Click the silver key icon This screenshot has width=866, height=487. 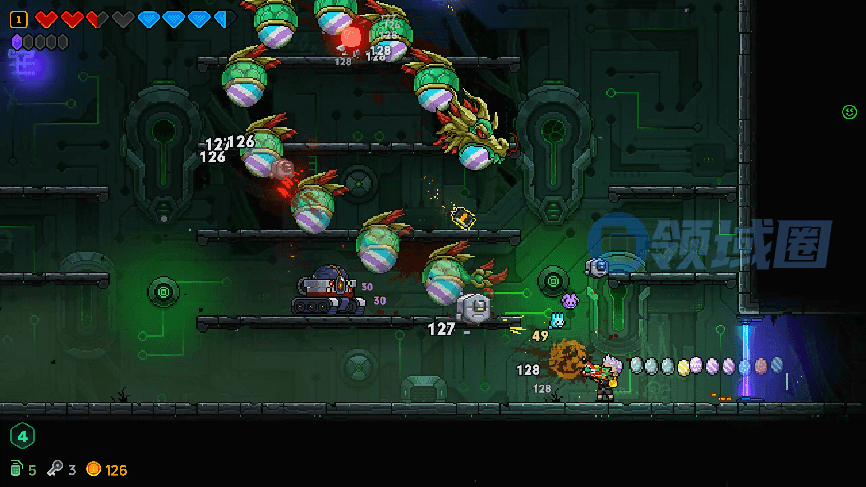coord(56,469)
